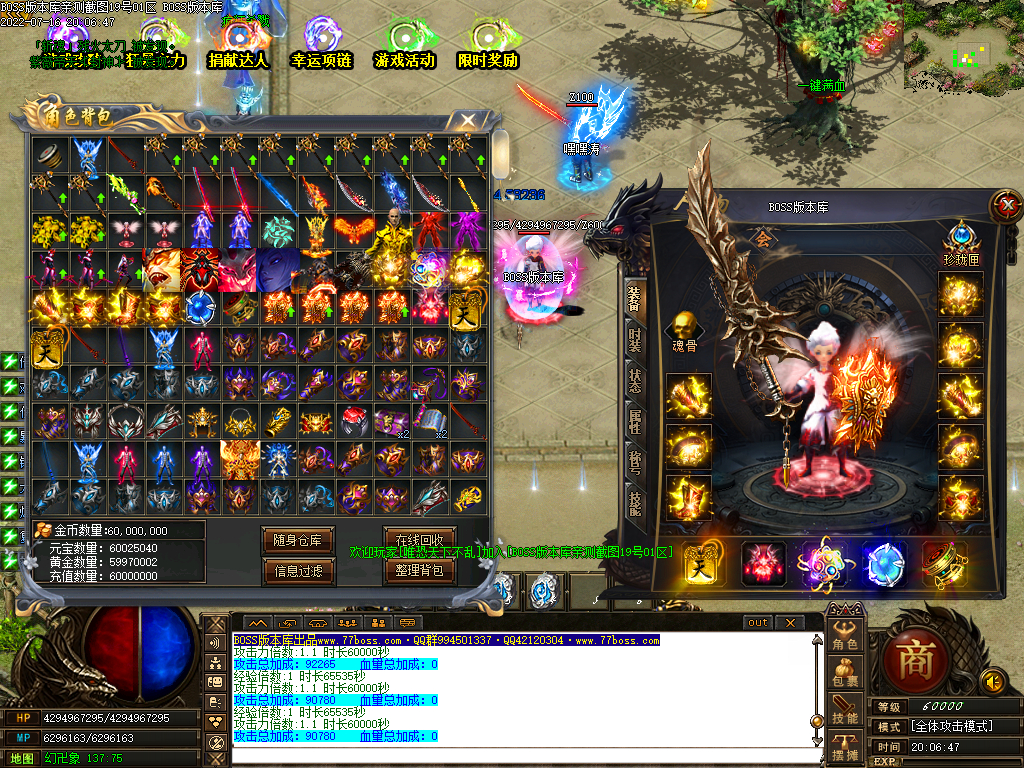
Task: Close the character backpack window
Action: [467, 121]
